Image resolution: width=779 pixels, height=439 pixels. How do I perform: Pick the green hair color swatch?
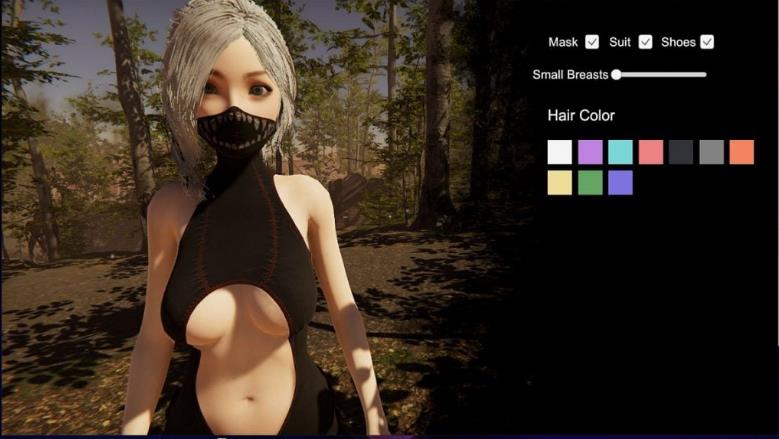590,183
